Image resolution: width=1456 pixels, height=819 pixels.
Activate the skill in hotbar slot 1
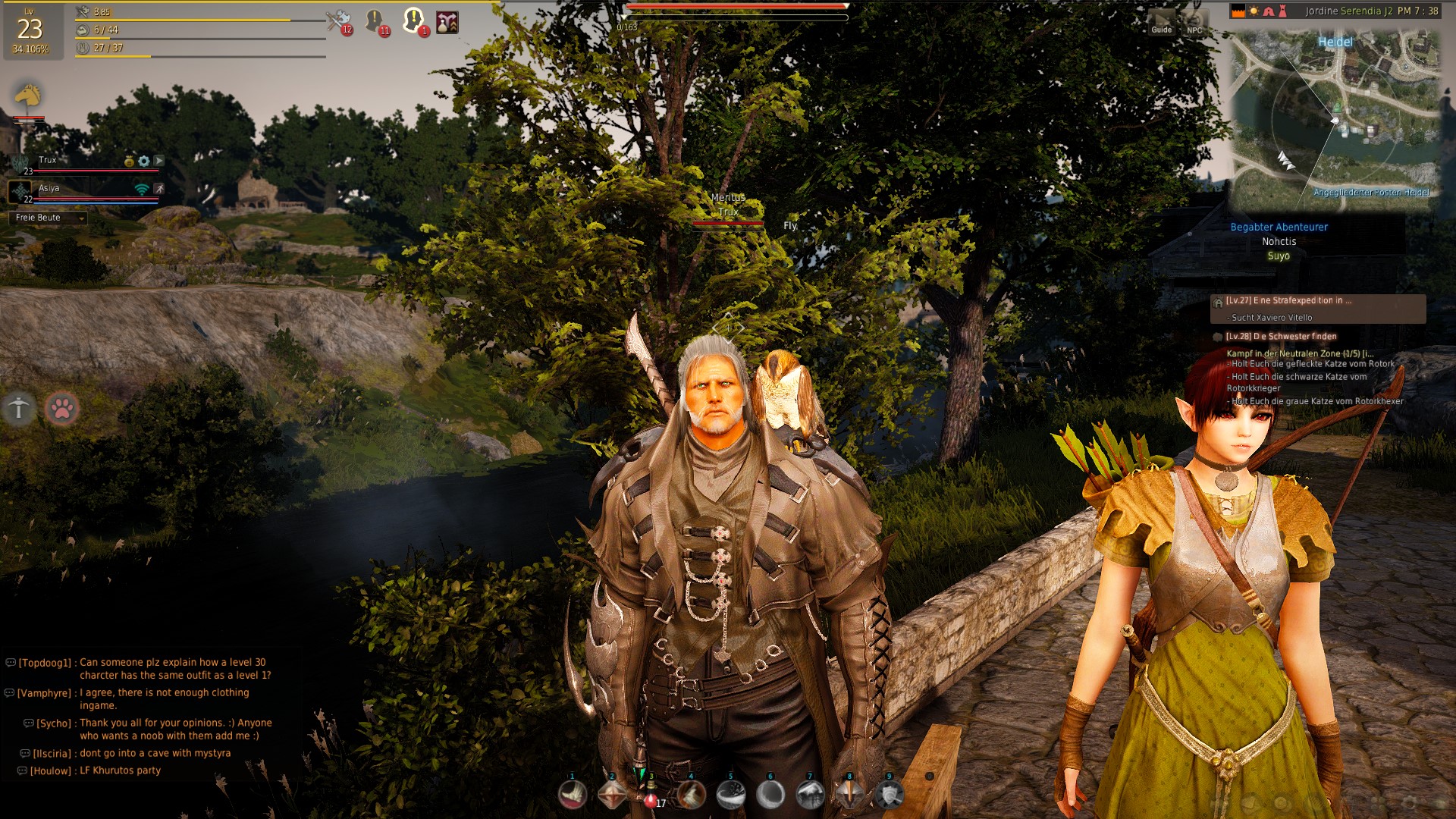pos(573,795)
